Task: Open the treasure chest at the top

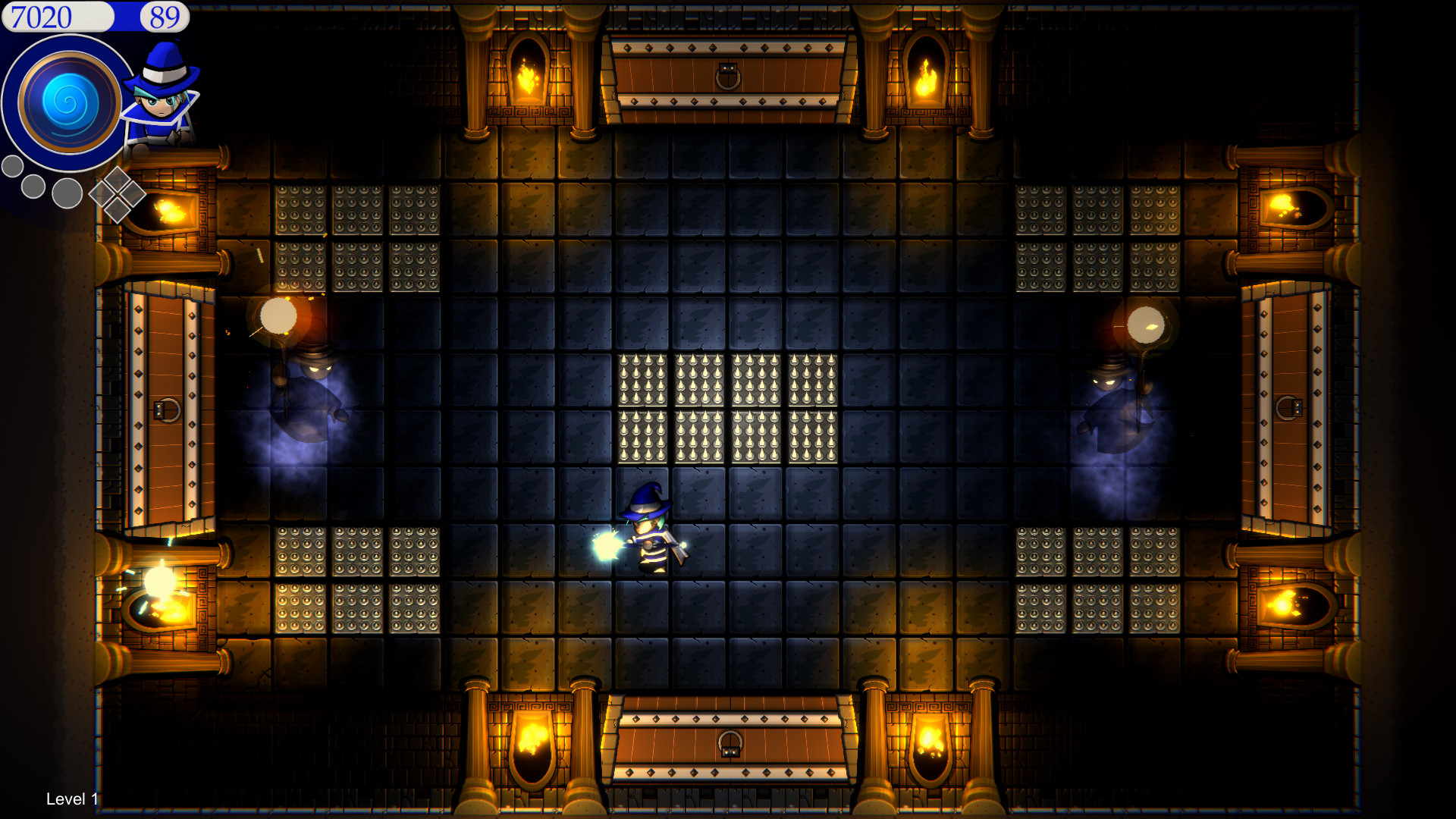Action: [728, 76]
